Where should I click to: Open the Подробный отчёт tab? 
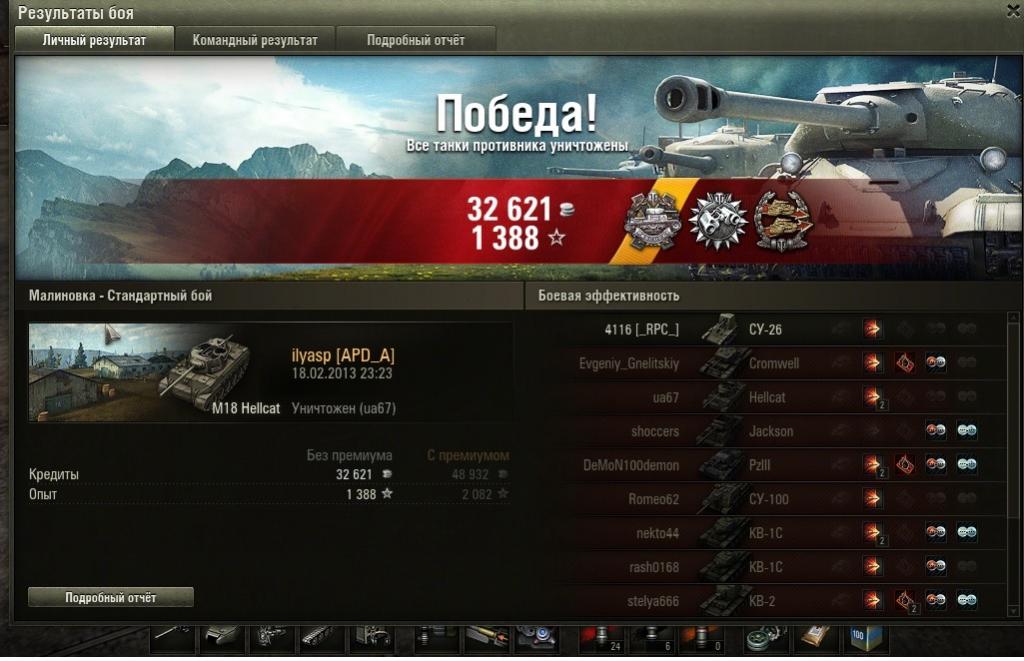tap(415, 40)
